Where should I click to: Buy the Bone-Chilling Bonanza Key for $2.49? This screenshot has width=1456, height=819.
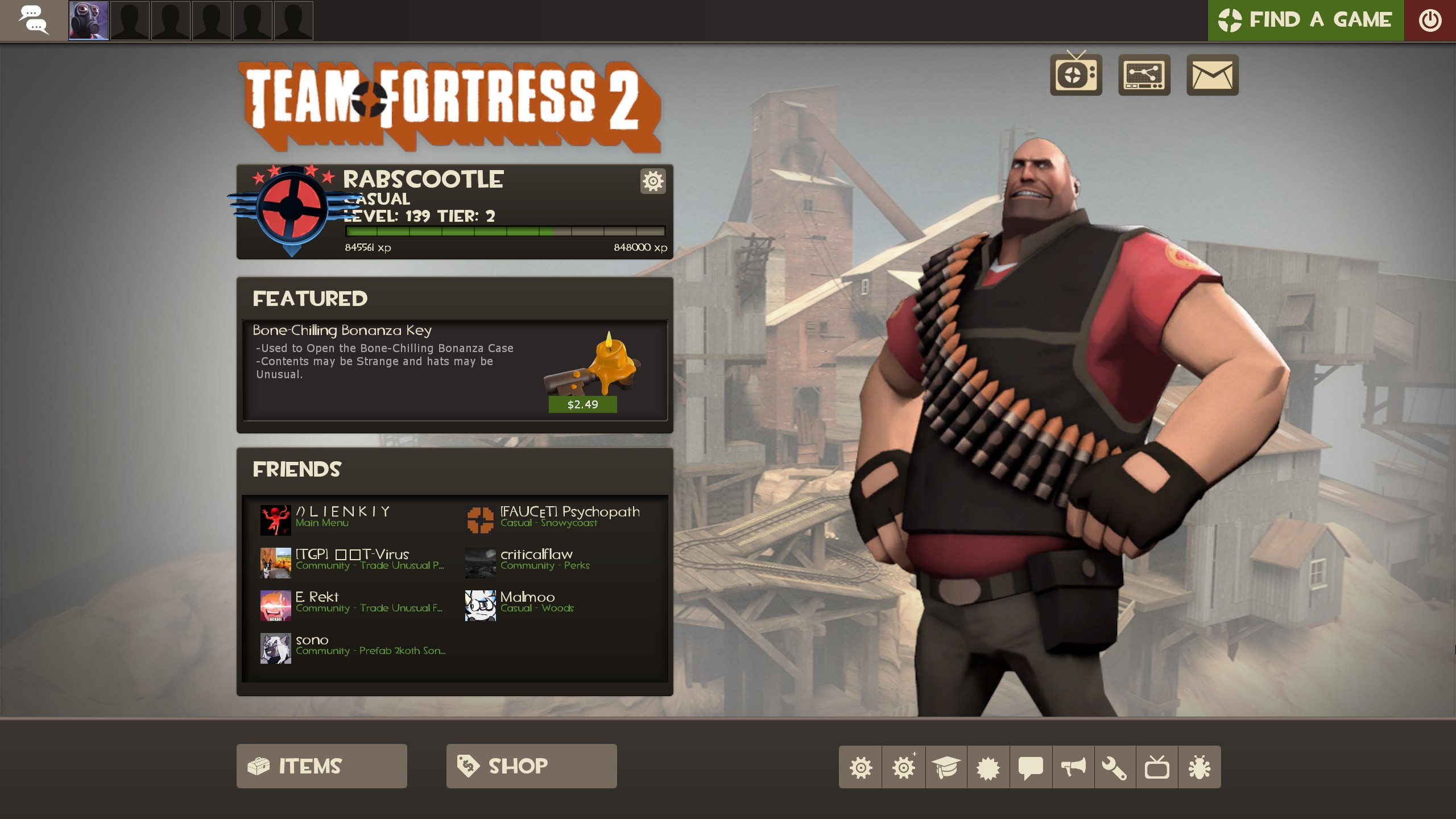(x=583, y=405)
